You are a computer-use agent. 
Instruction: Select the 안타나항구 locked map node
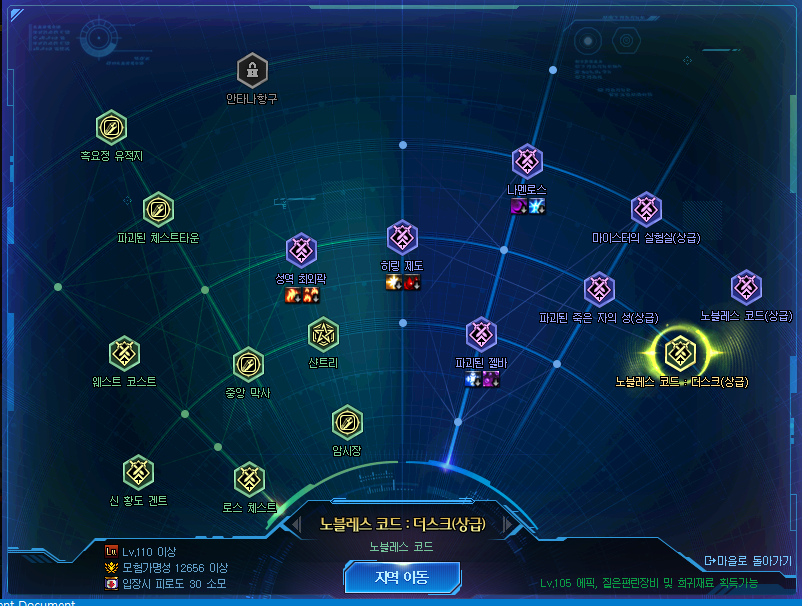click(252, 70)
